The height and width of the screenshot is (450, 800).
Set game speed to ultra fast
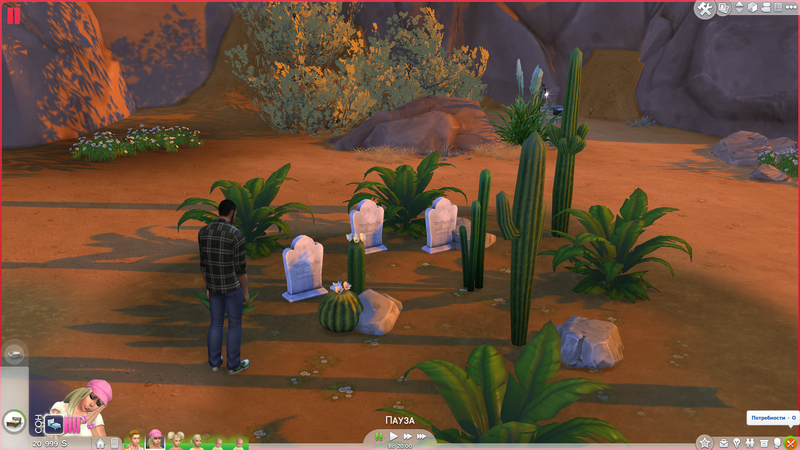coord(422,437)
